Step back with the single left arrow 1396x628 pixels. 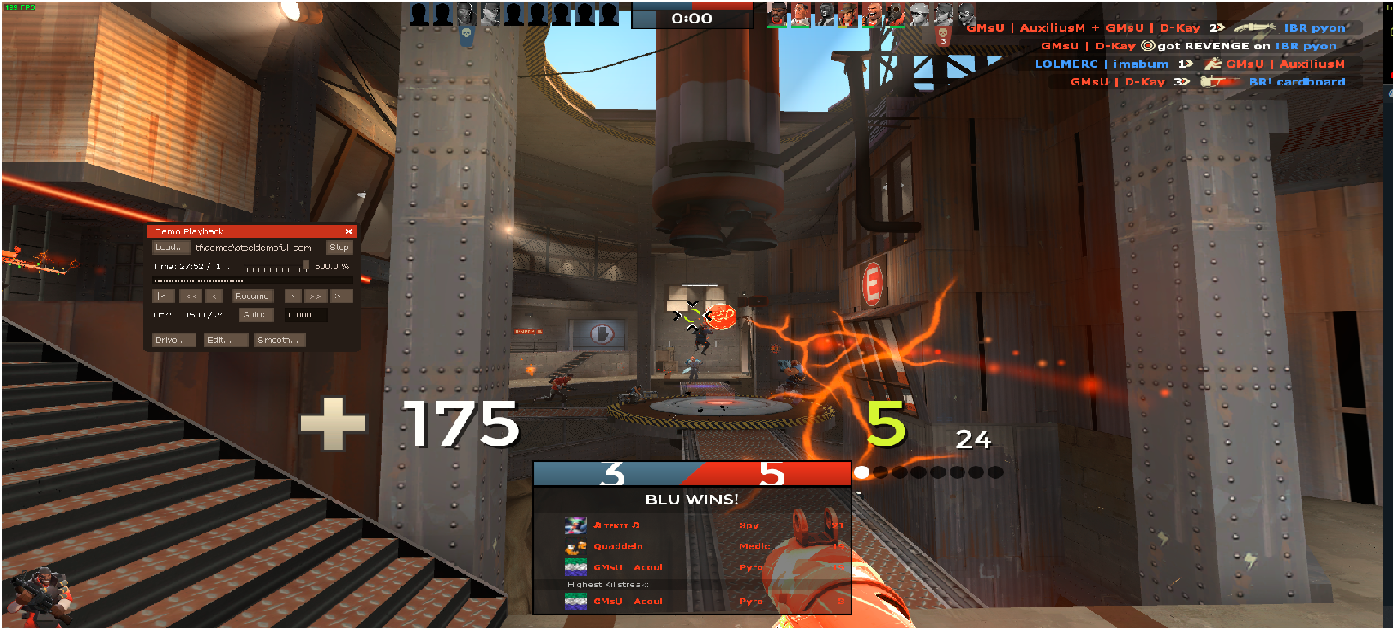point(214,296)
